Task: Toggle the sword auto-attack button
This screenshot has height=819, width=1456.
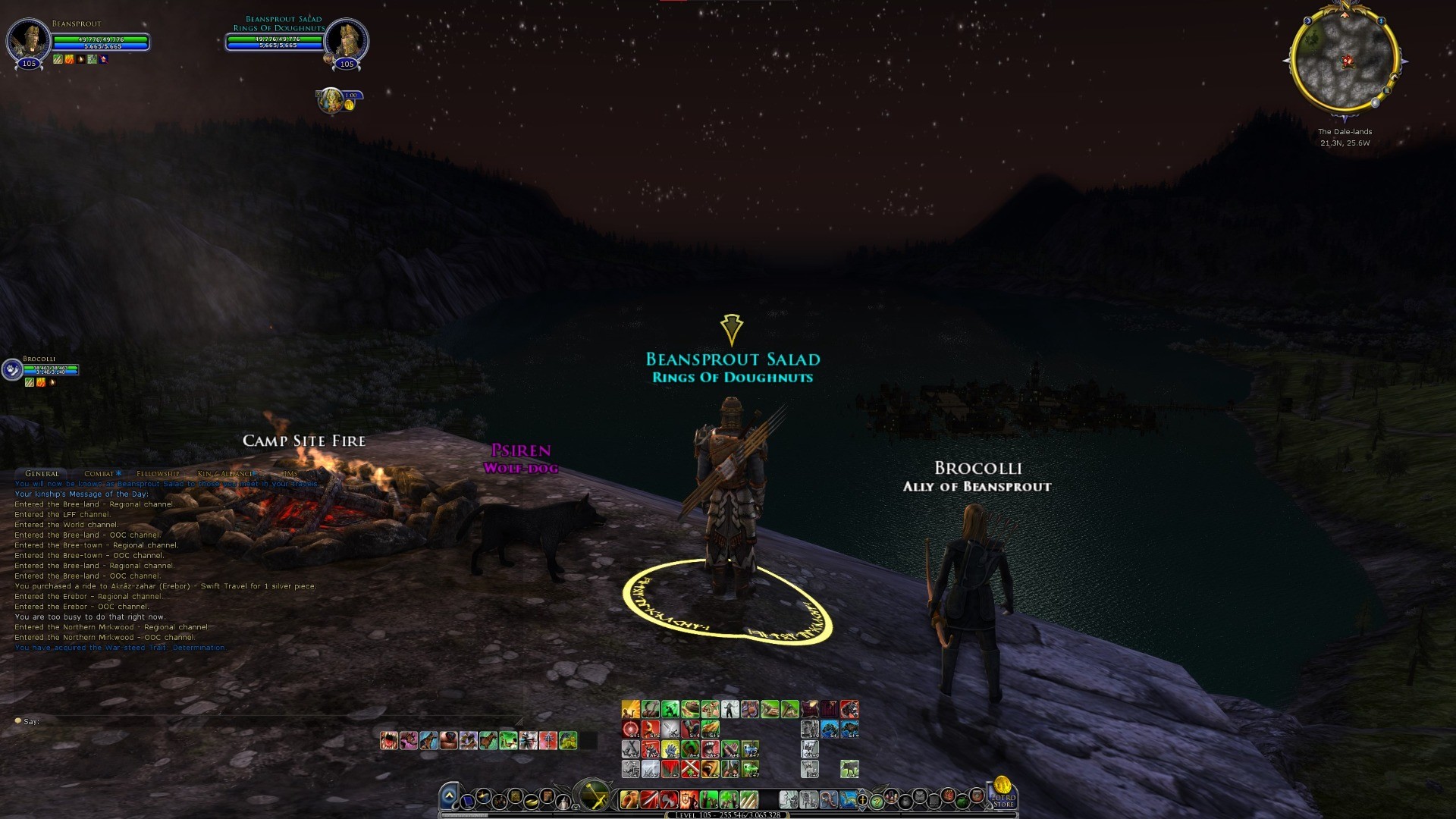Action: (593, 796)
